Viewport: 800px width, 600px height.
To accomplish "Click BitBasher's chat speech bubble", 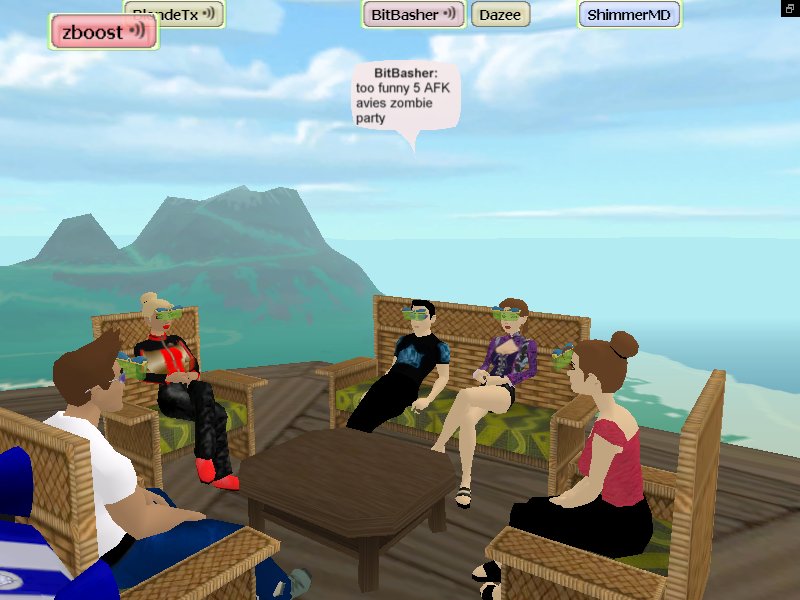I will coord(406,96).
